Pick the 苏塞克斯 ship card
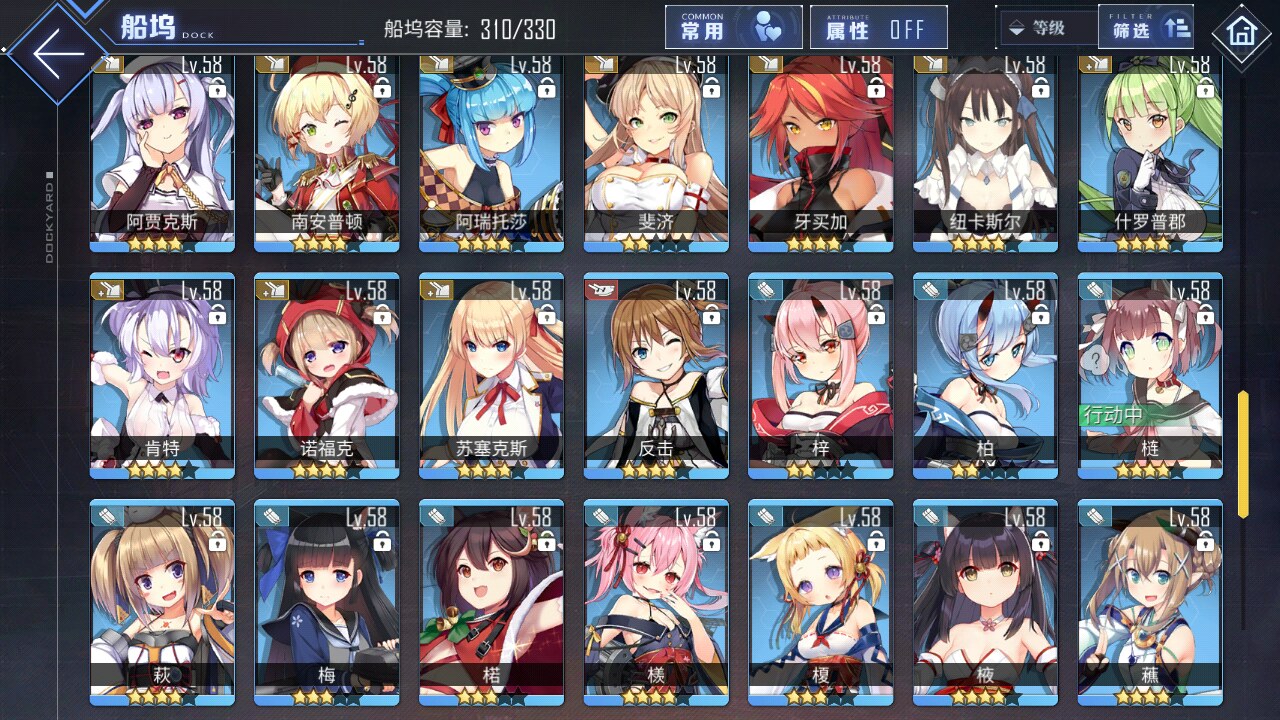Viewport: 1280px width, 720px height. [491, 375]
